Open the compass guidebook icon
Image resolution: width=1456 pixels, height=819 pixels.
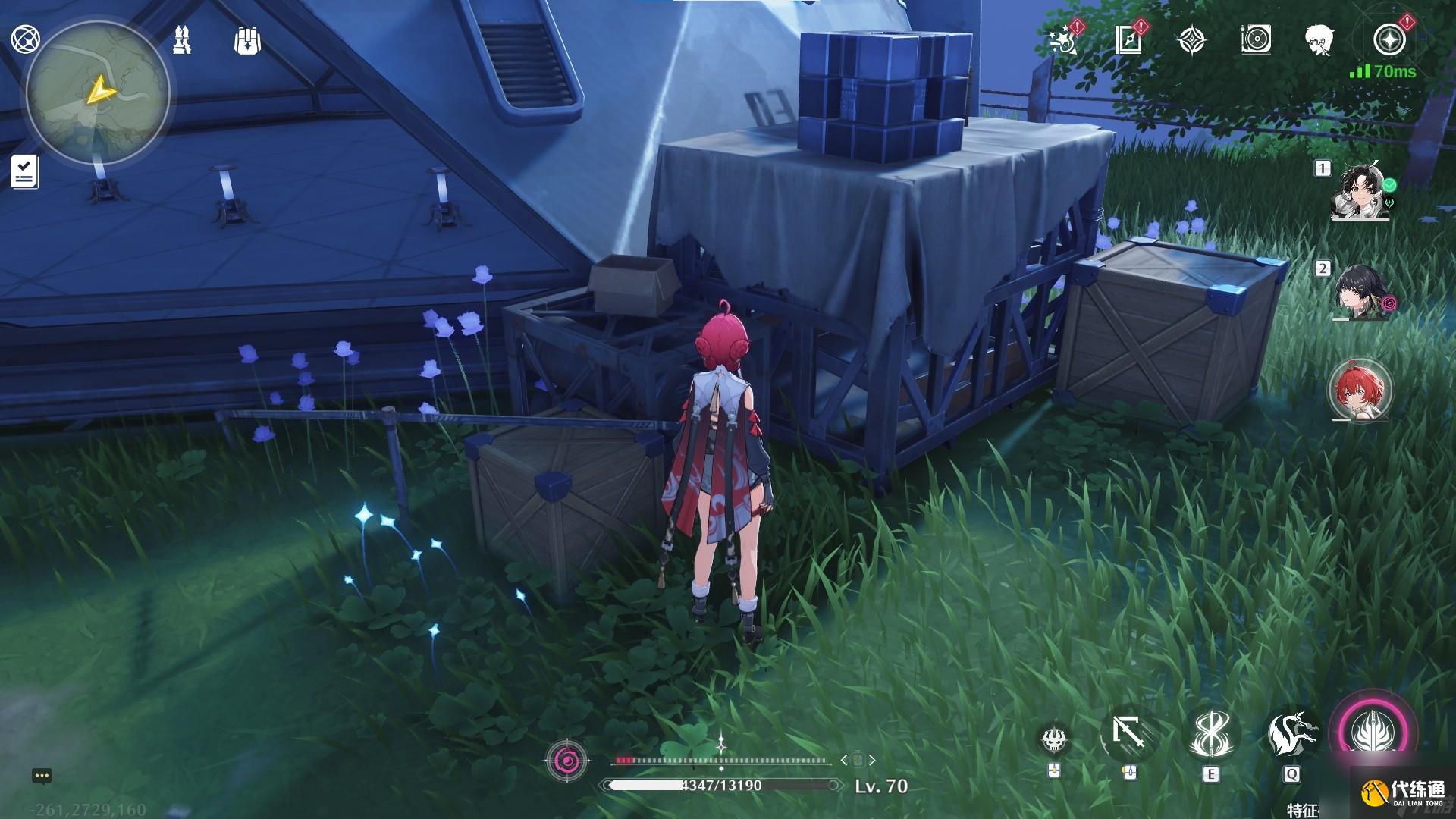(1128, 40)
